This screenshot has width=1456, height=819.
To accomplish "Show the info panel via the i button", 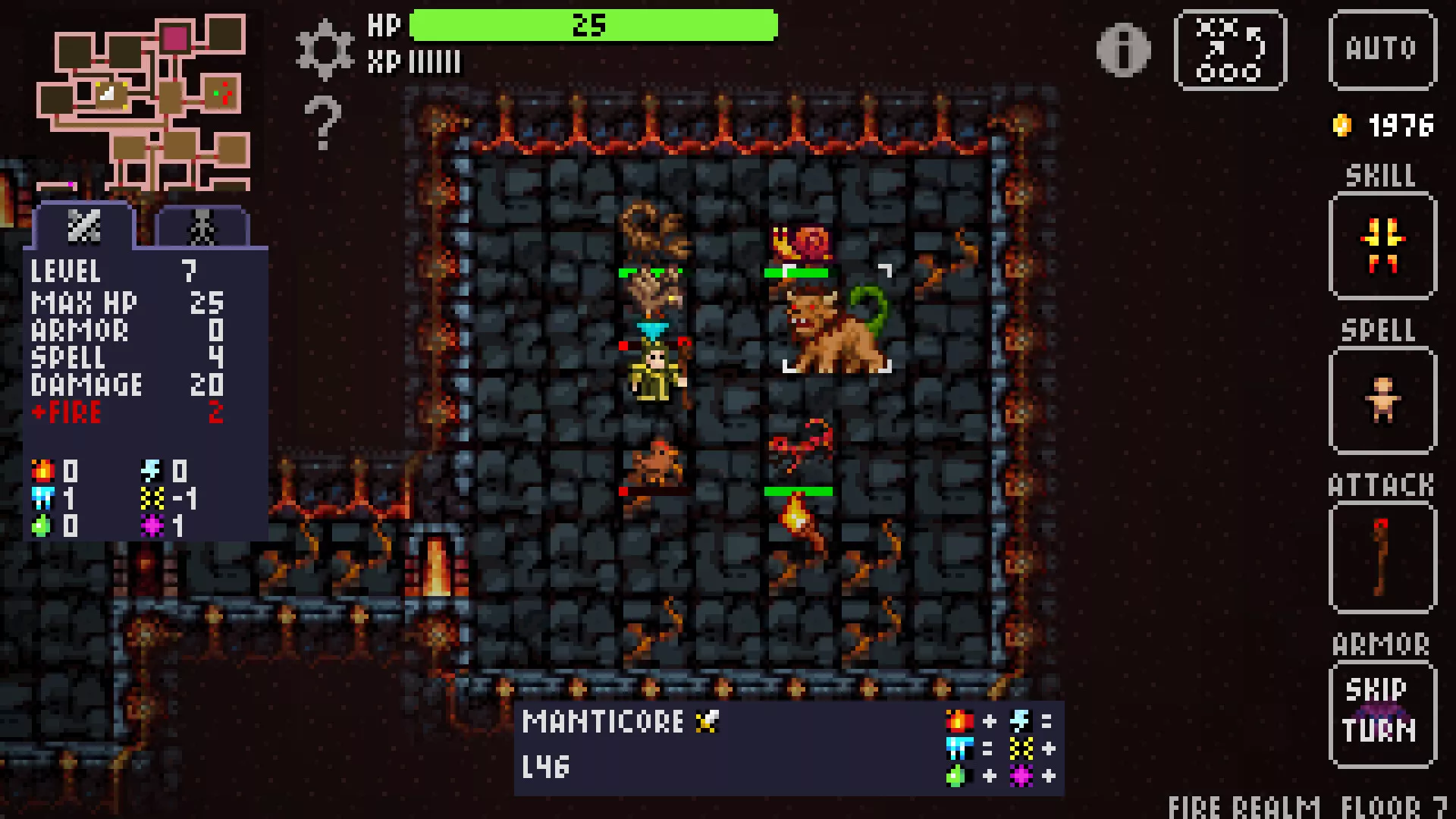I will point(1123,50).
